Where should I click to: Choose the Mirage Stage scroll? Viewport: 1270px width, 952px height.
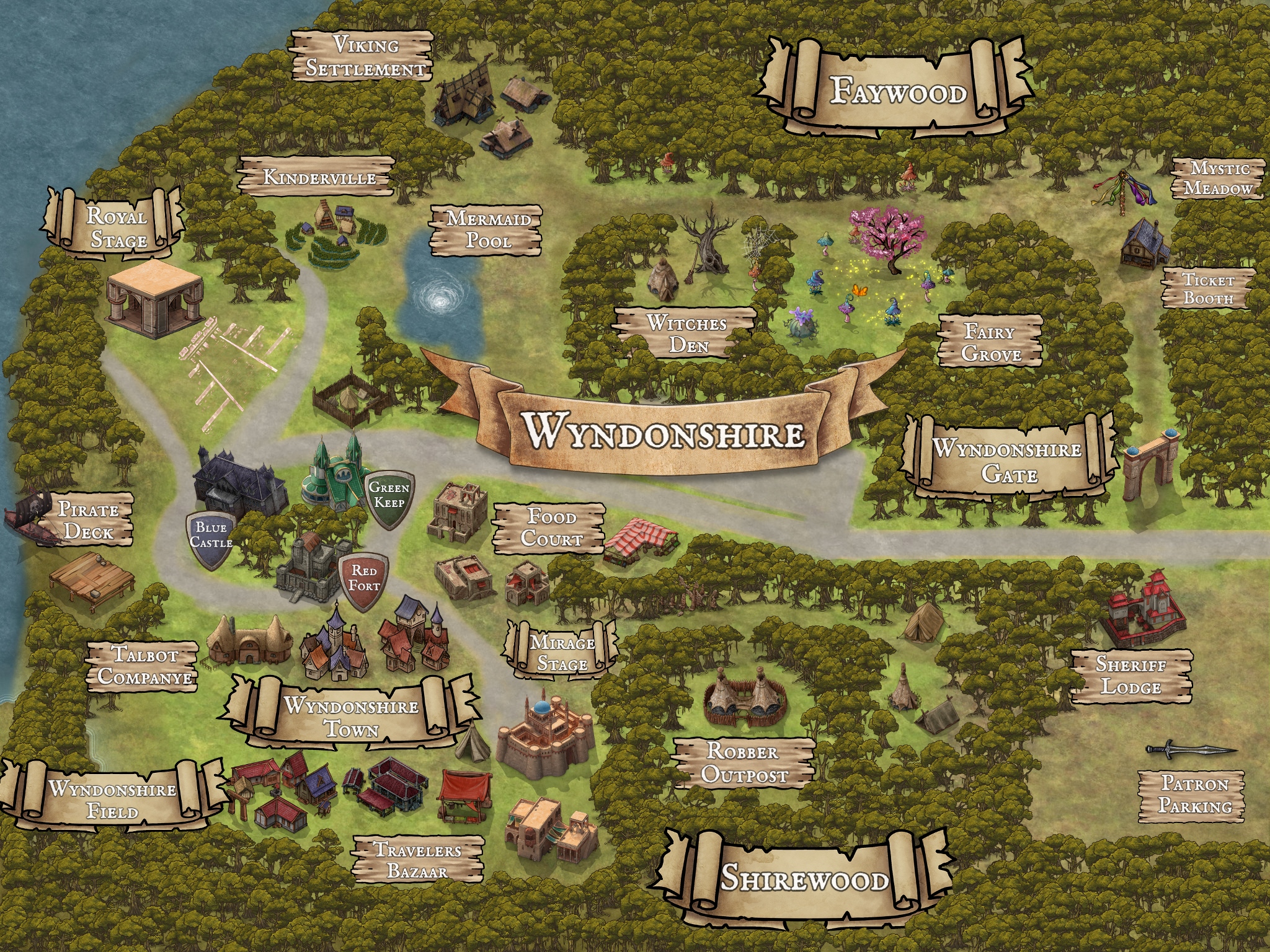point(562,653)
